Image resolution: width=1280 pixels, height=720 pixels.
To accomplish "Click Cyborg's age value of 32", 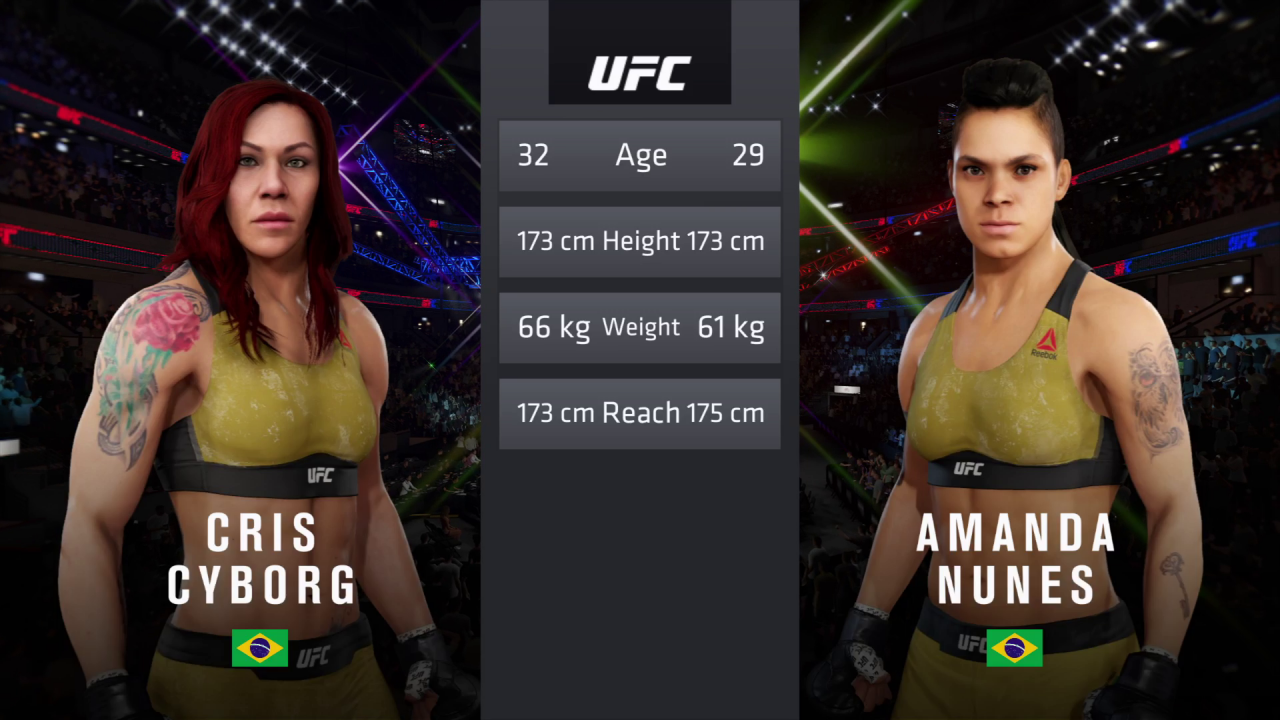I will pyautogui.click(x=535, y=155).
